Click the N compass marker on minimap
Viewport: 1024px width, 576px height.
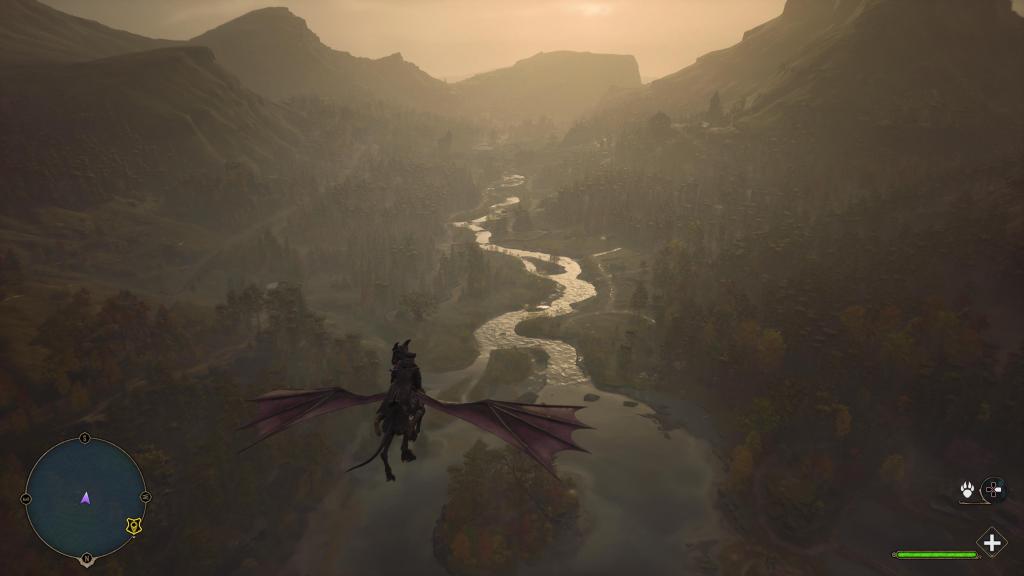[86, 558]
